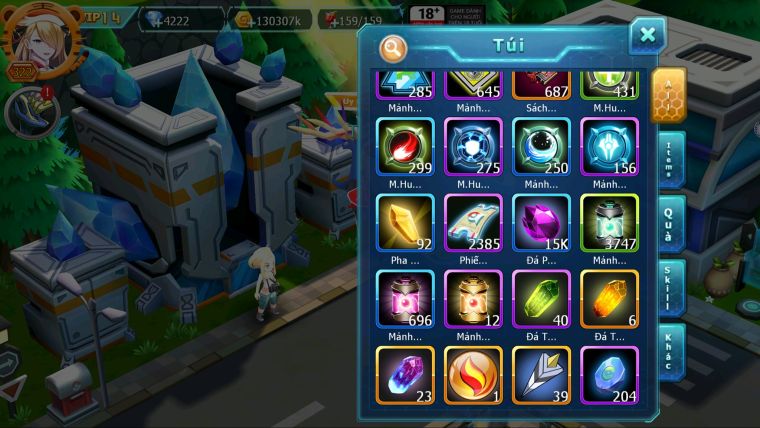Show the Skill tab
This screenshot has width=760, height=428.
click(670, 287)
